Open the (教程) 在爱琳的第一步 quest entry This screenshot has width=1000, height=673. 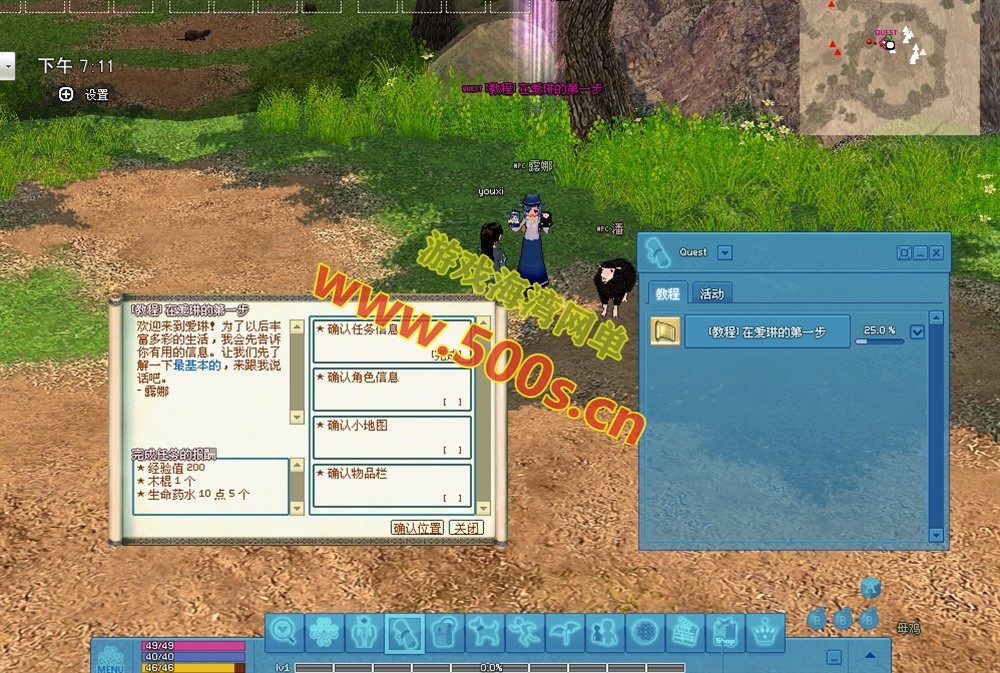click(x=767, y=332)
